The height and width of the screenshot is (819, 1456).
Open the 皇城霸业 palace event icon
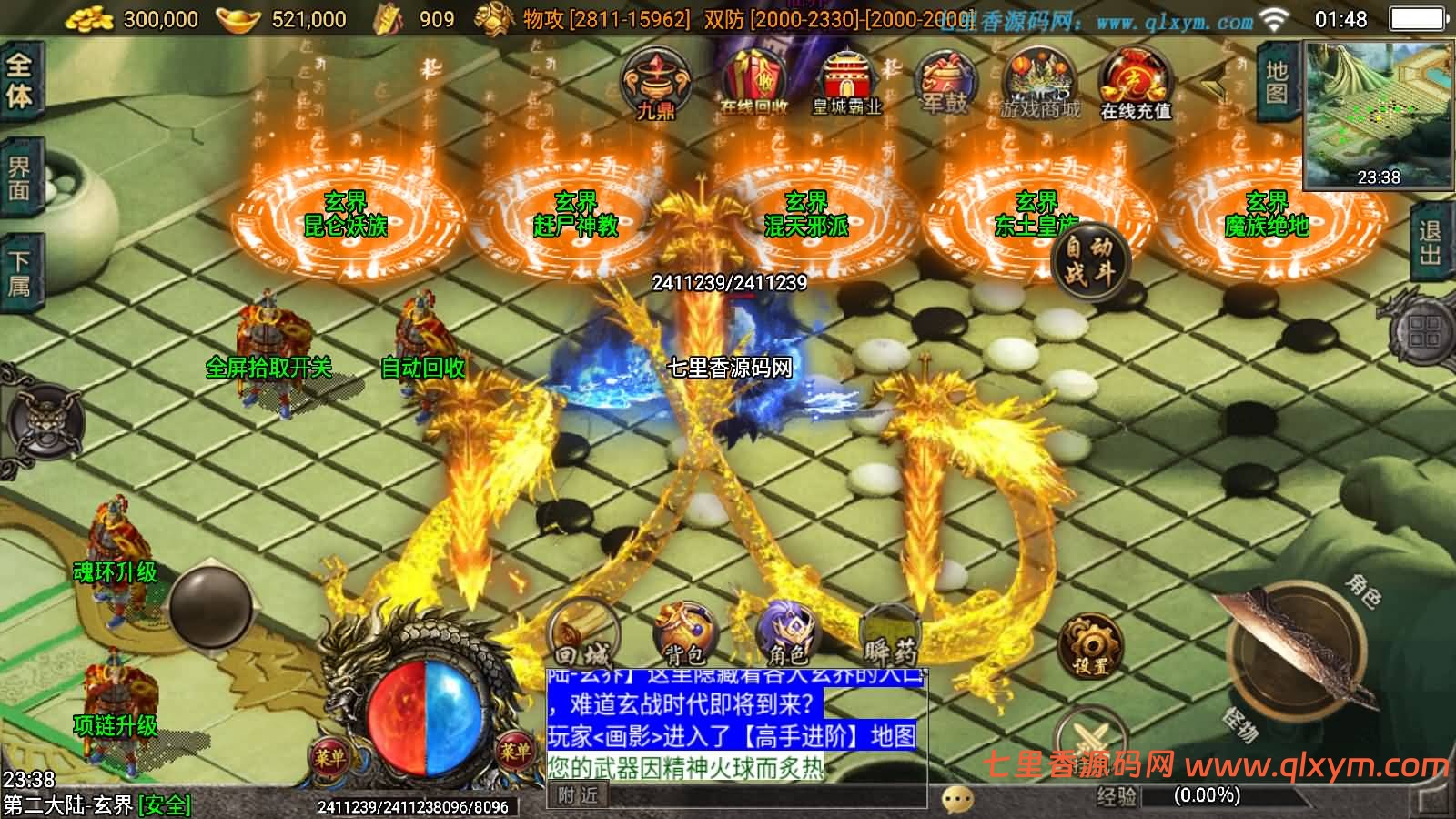tap(846, 82)
